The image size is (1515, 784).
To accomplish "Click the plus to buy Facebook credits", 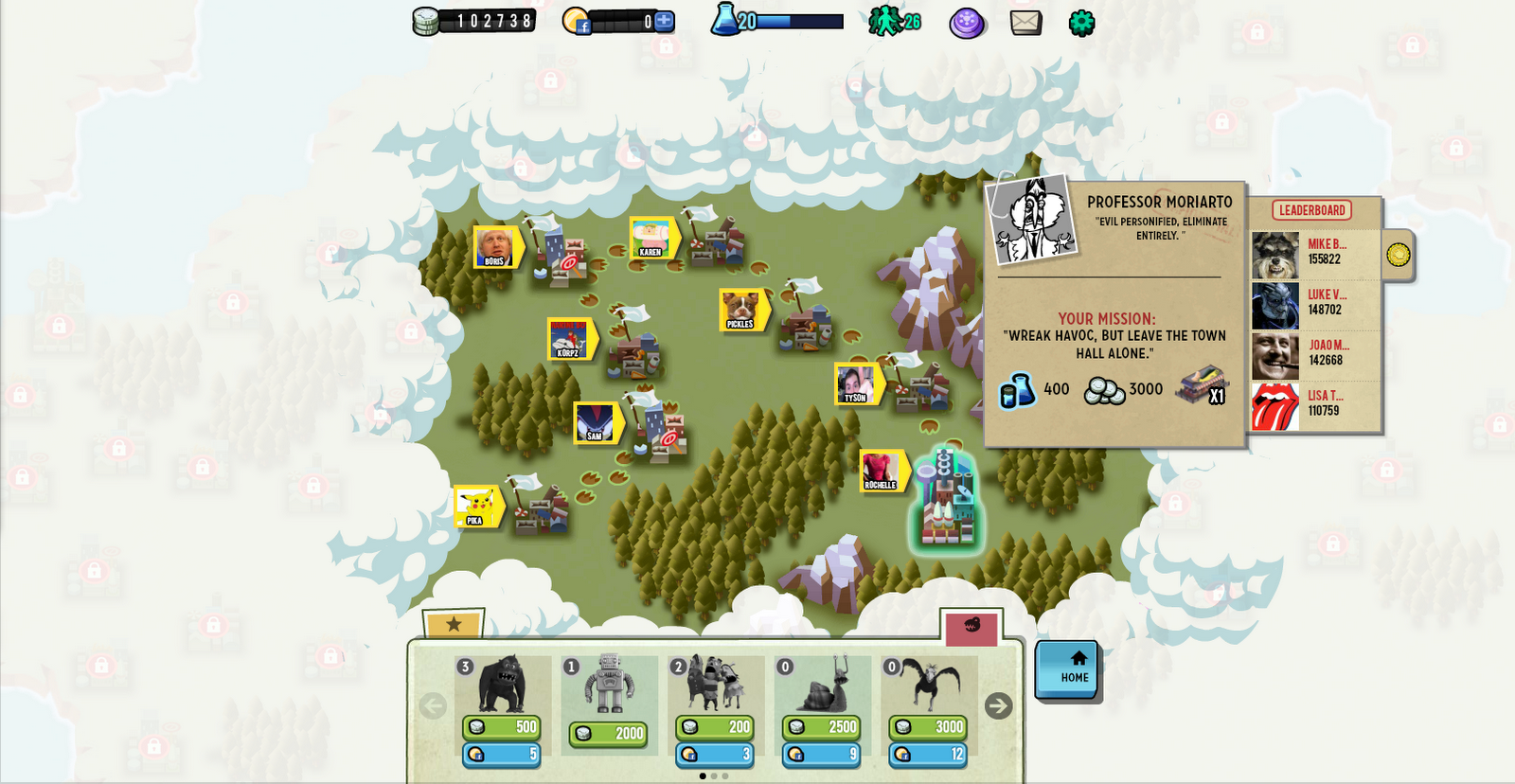I will tap(666, 21).
